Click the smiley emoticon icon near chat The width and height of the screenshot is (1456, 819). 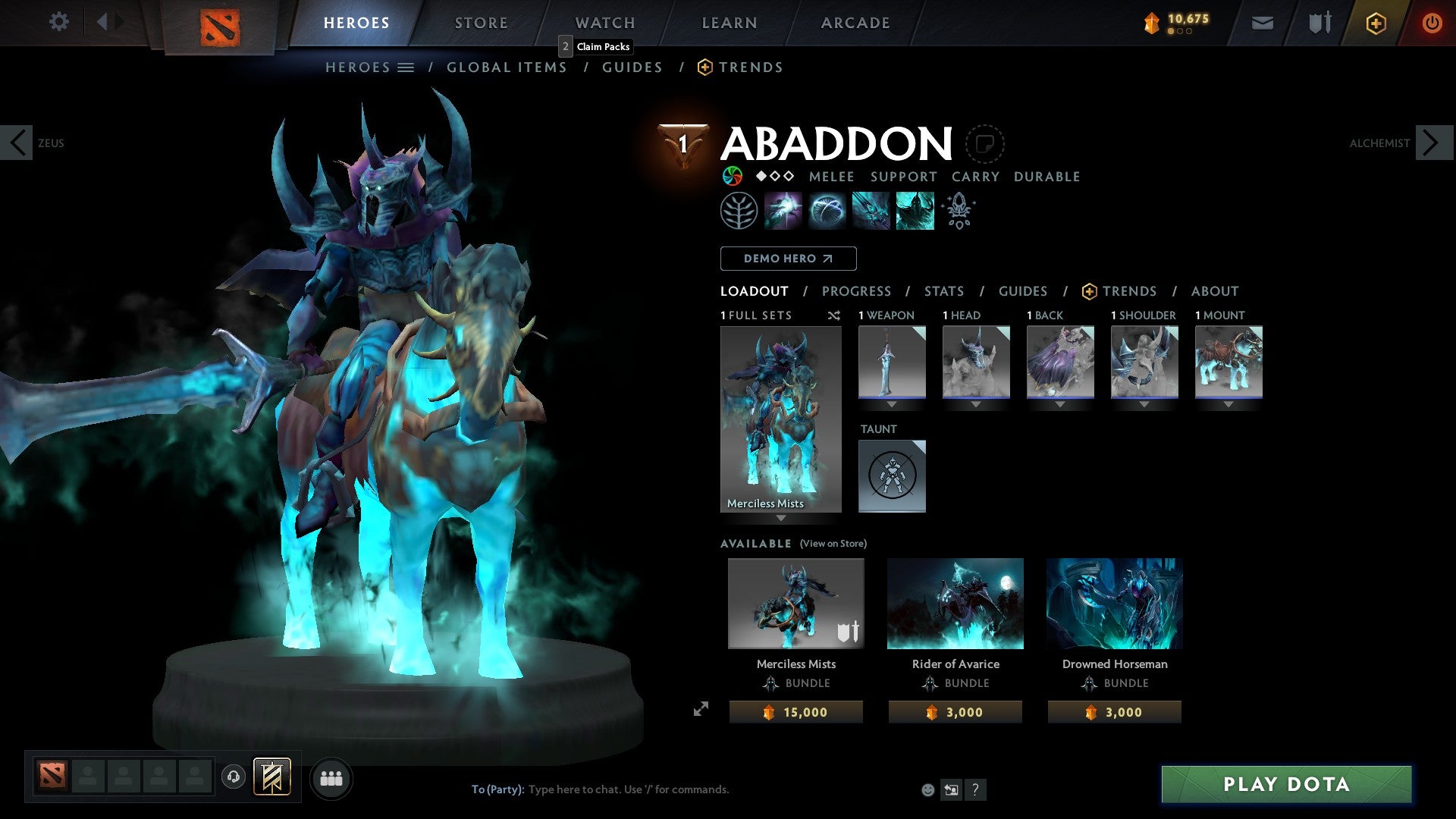pyautogui.click(x=927, y=789)
